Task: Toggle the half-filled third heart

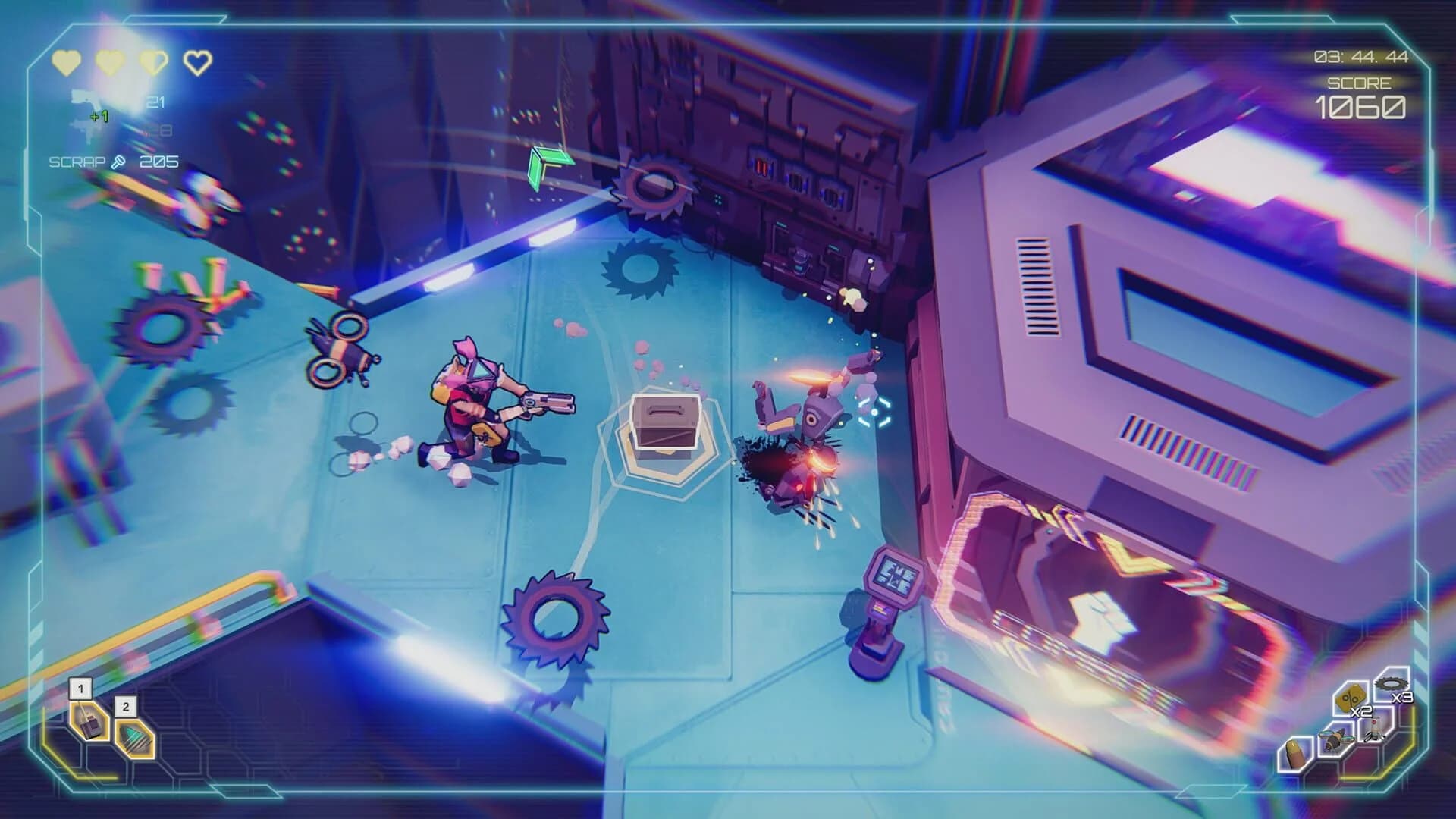Action: pyautogui.click(x=154, y=62)
